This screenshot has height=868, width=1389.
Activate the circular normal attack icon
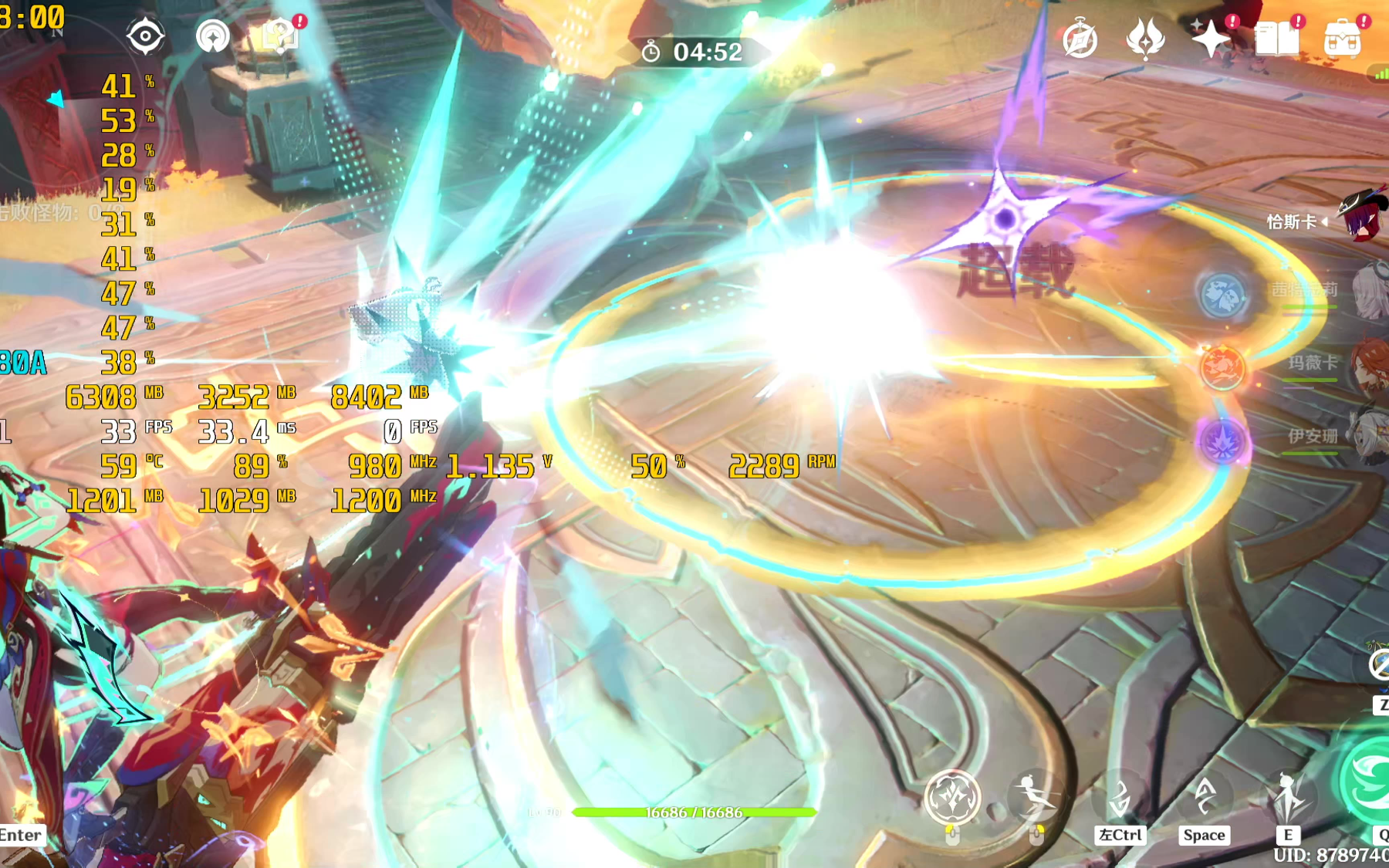(x=952, y=798)
